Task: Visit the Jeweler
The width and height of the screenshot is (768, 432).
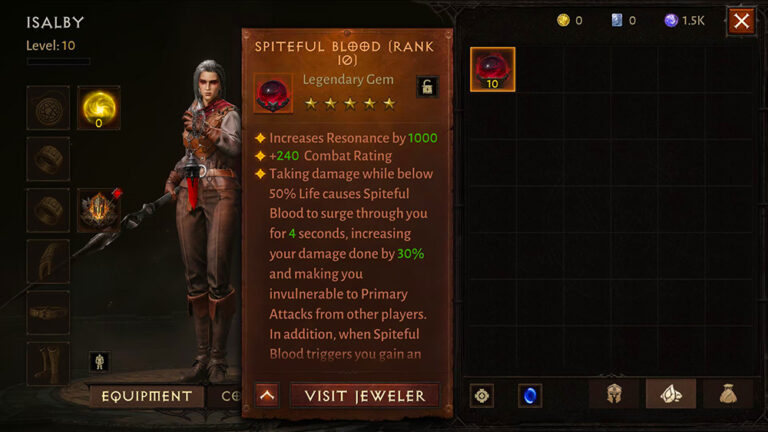Action: click(x=364, y=395)
